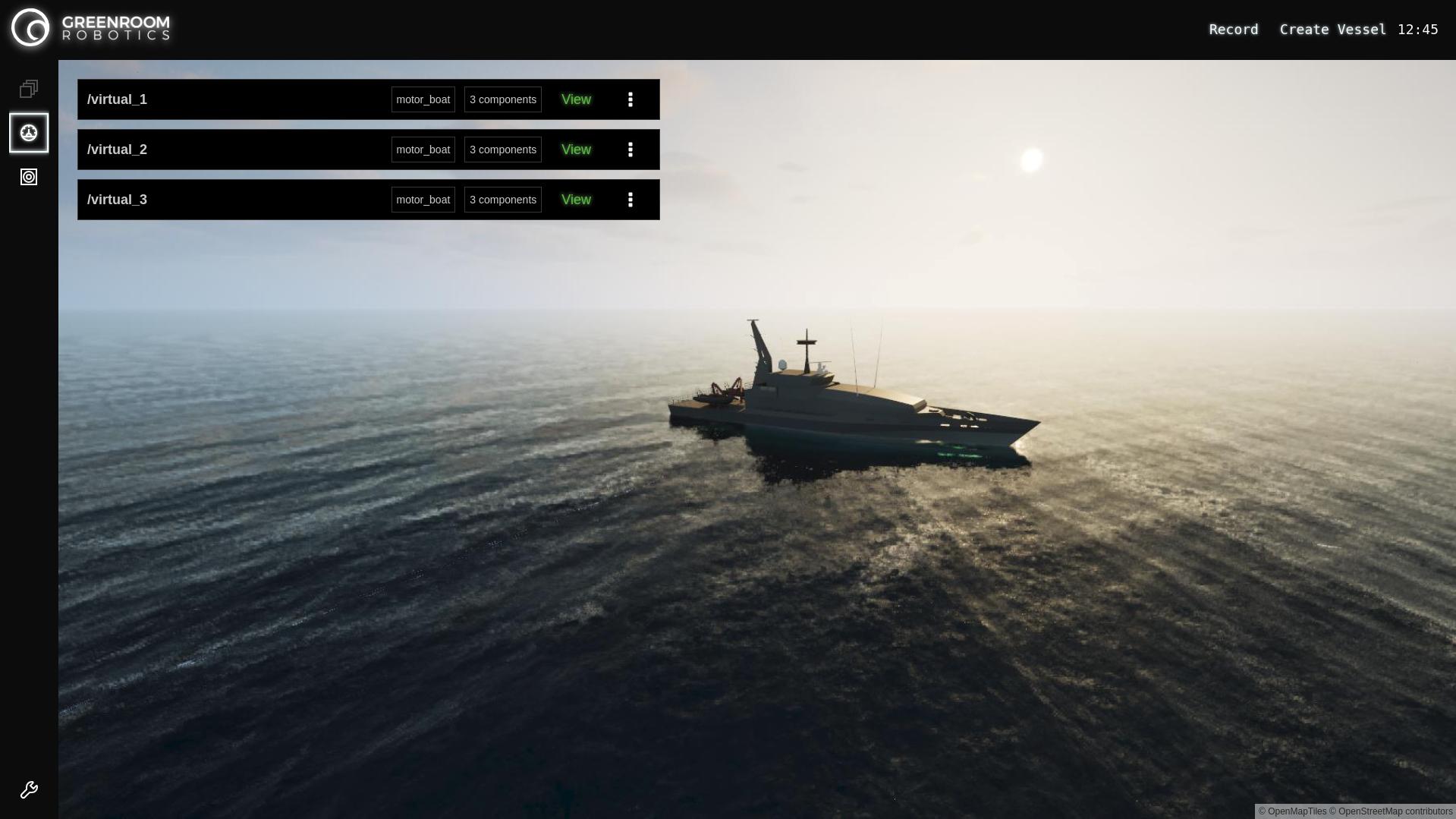The image size is (1456, 819).
Task: Show the 3 components of /virtual_3
Action: click(x=502, y=200)
